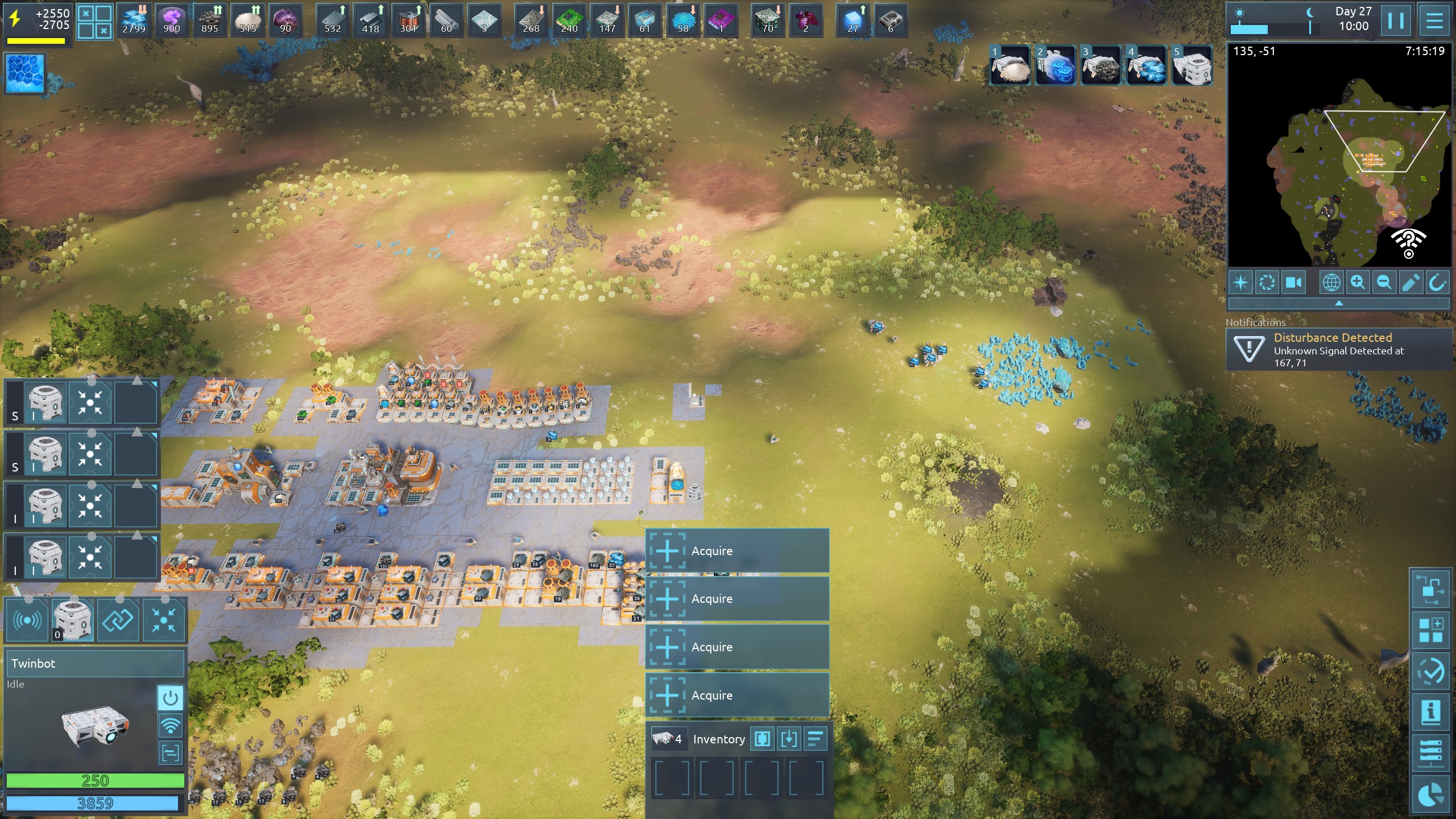Click the minimap's zoom-out magnifier

tap(1384, 283)
